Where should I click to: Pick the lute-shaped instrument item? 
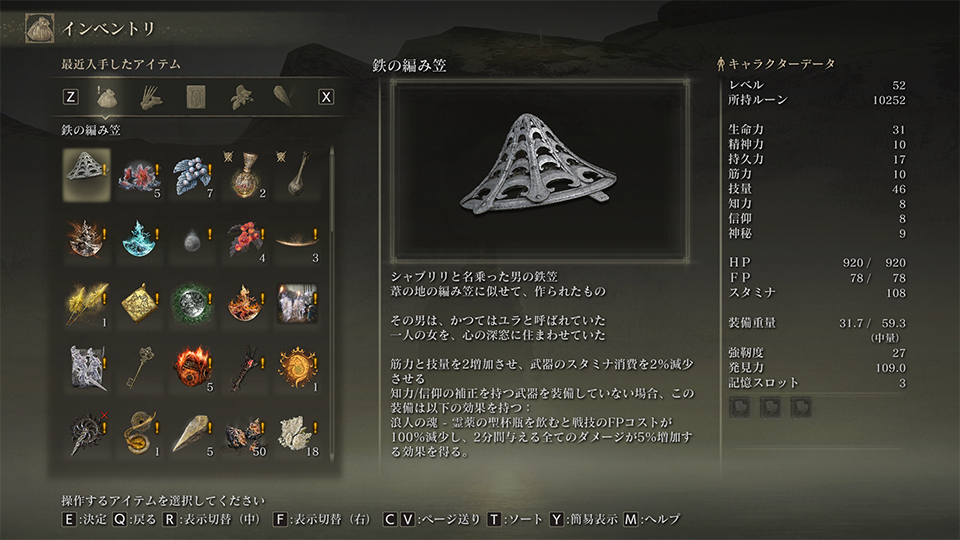click(x=299, y=173)
